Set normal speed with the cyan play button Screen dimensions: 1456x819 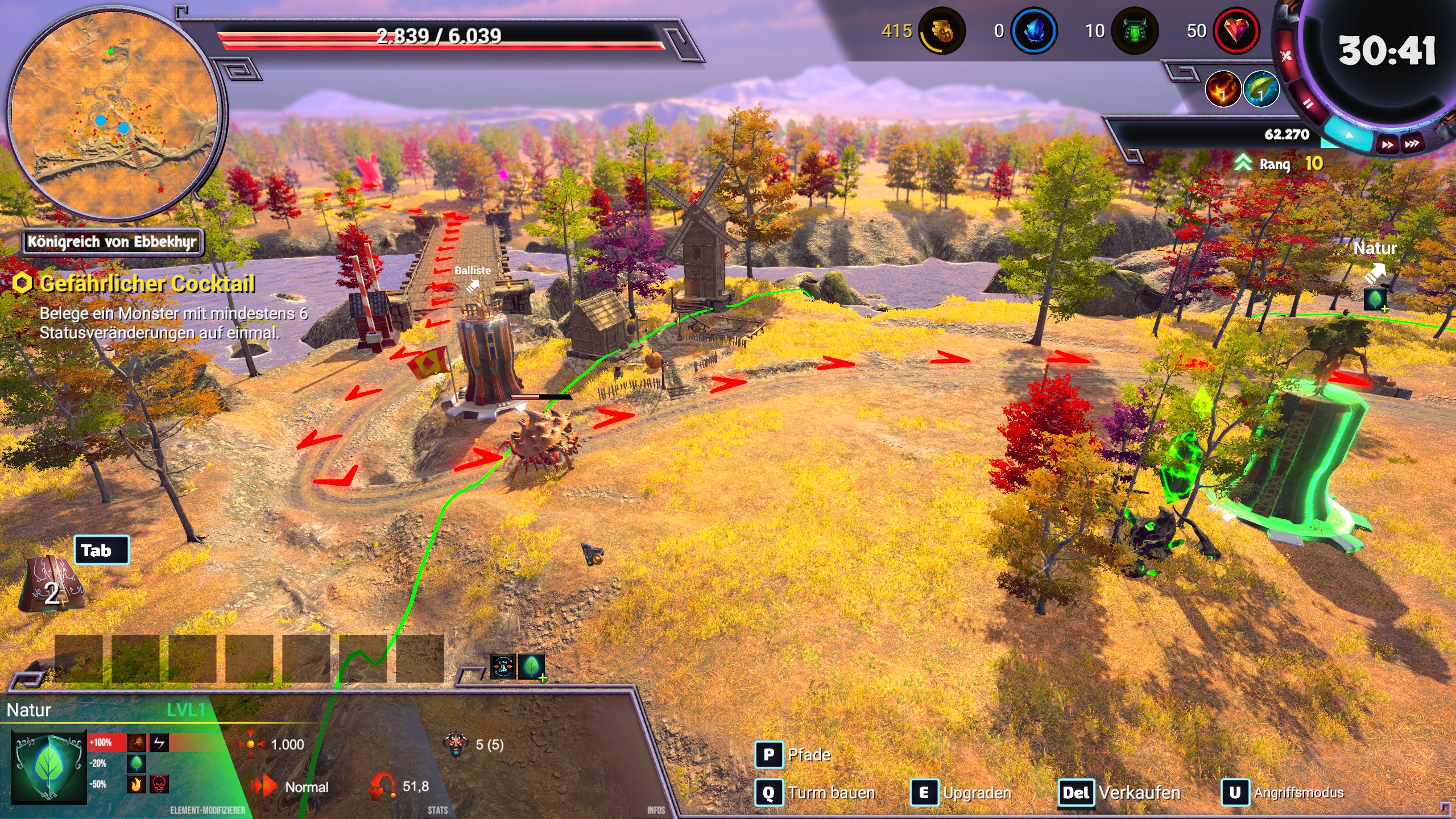(1349, 136)
